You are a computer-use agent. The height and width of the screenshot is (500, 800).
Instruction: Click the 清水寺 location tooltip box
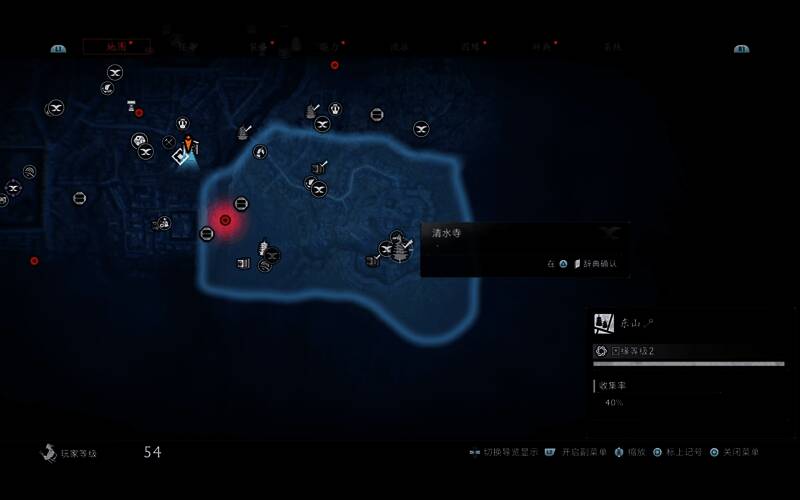[524, 248]
